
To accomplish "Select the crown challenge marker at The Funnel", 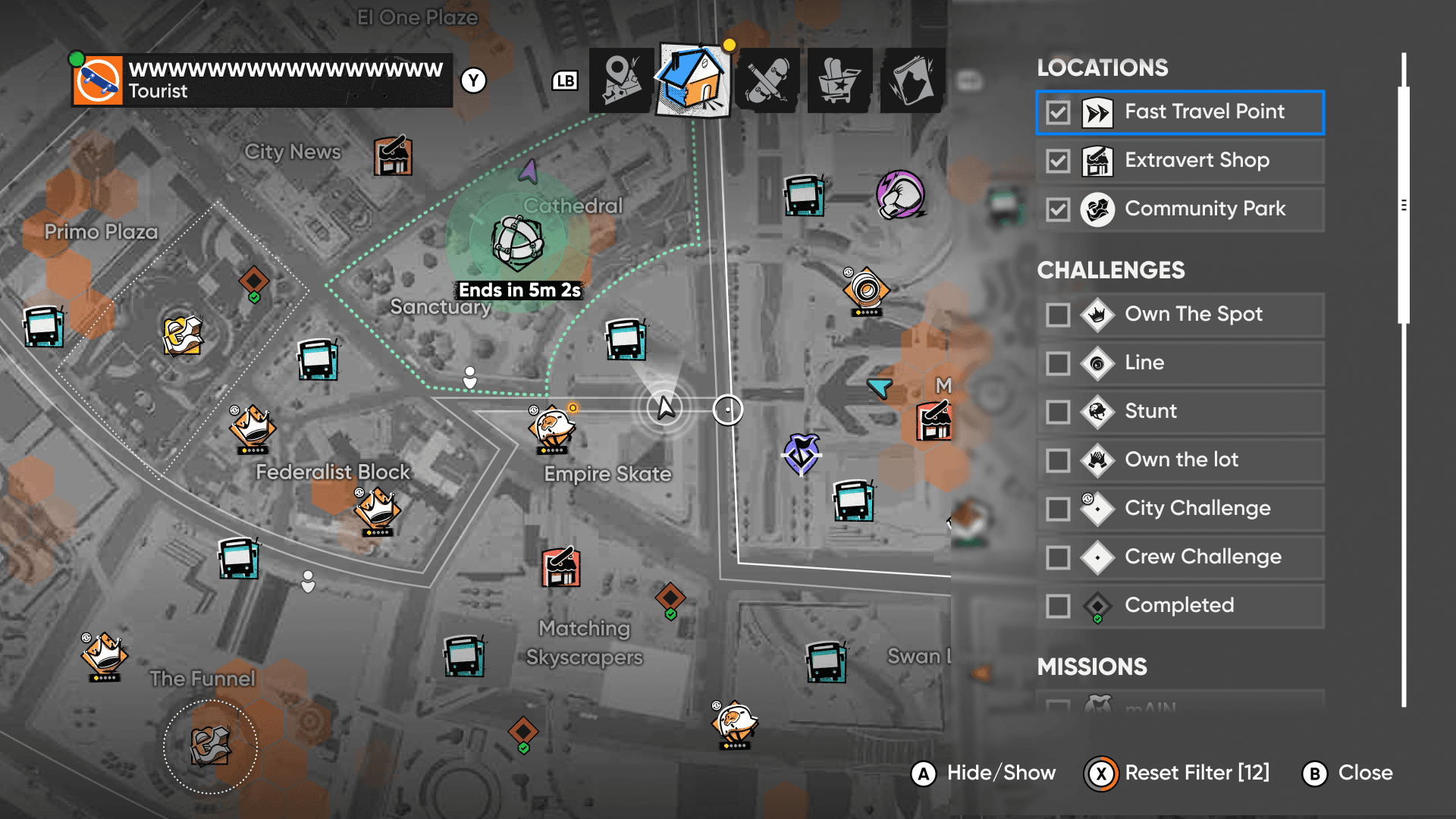I will tap(104, 655).
